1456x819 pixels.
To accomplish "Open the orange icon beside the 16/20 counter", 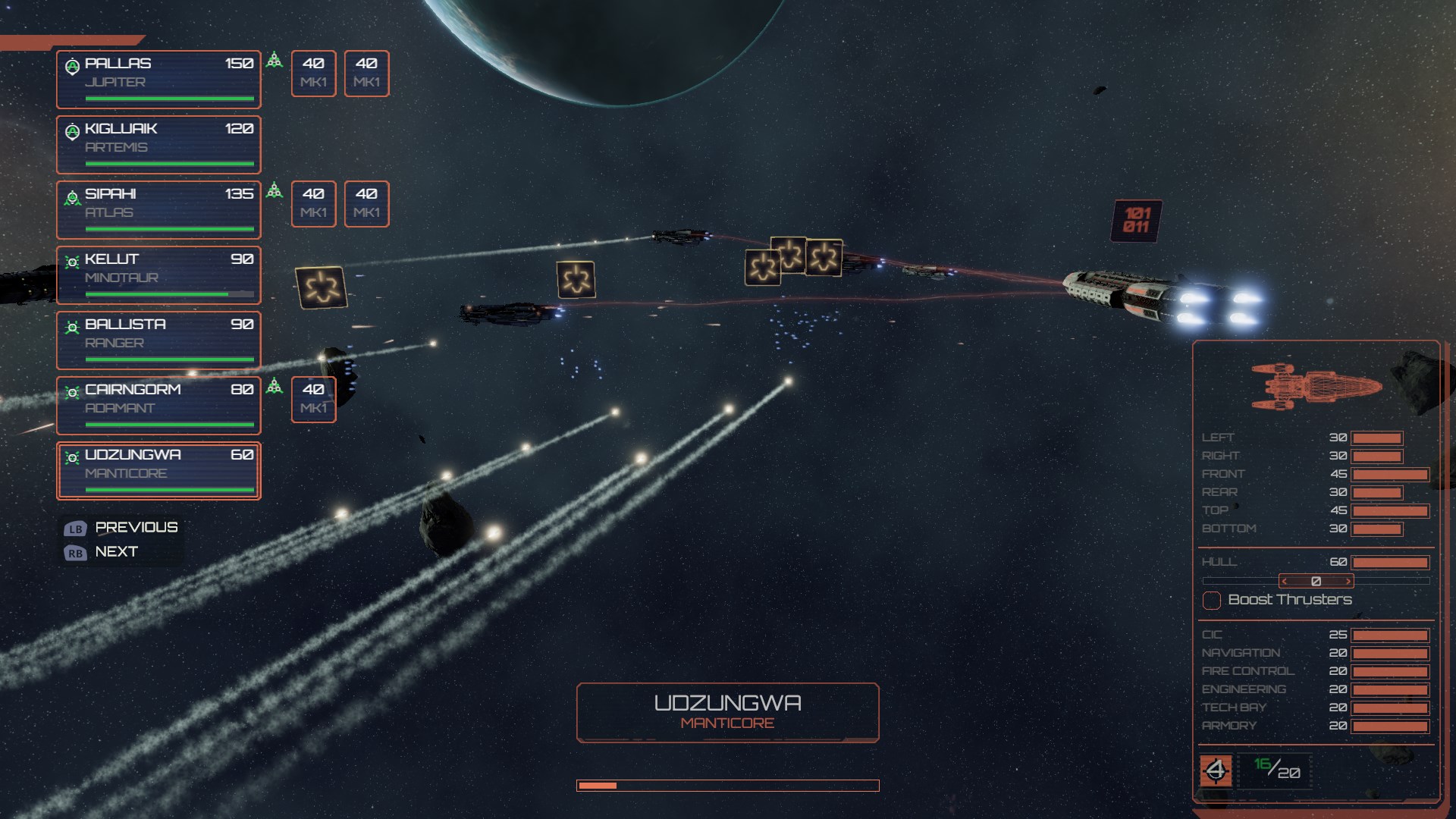I will 1216,771.
